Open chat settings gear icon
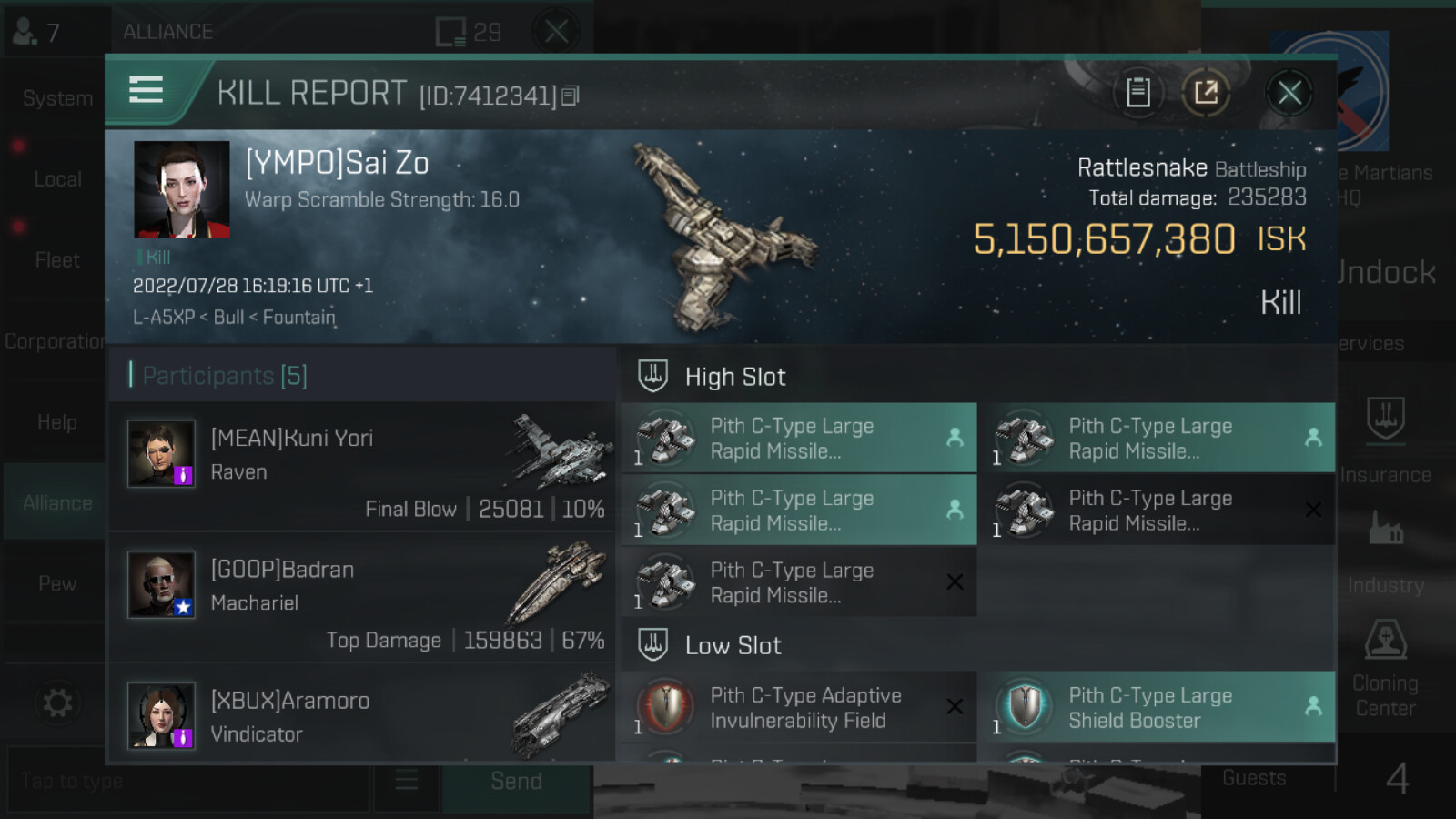The width and height of the screenshot is (1456, 819). click(x=56, y=703)
